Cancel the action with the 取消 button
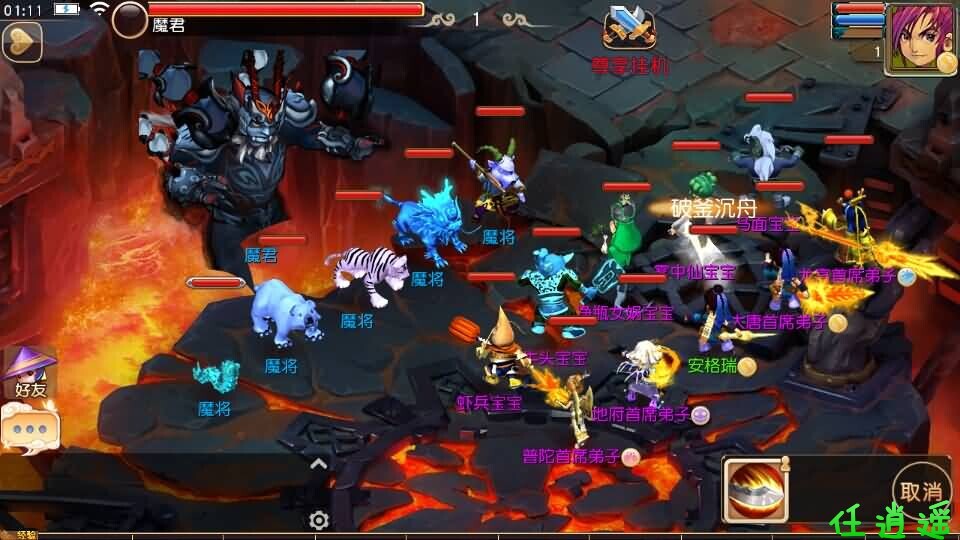The image size is (960, 540). pyautogui.click(x=921, y=491)
